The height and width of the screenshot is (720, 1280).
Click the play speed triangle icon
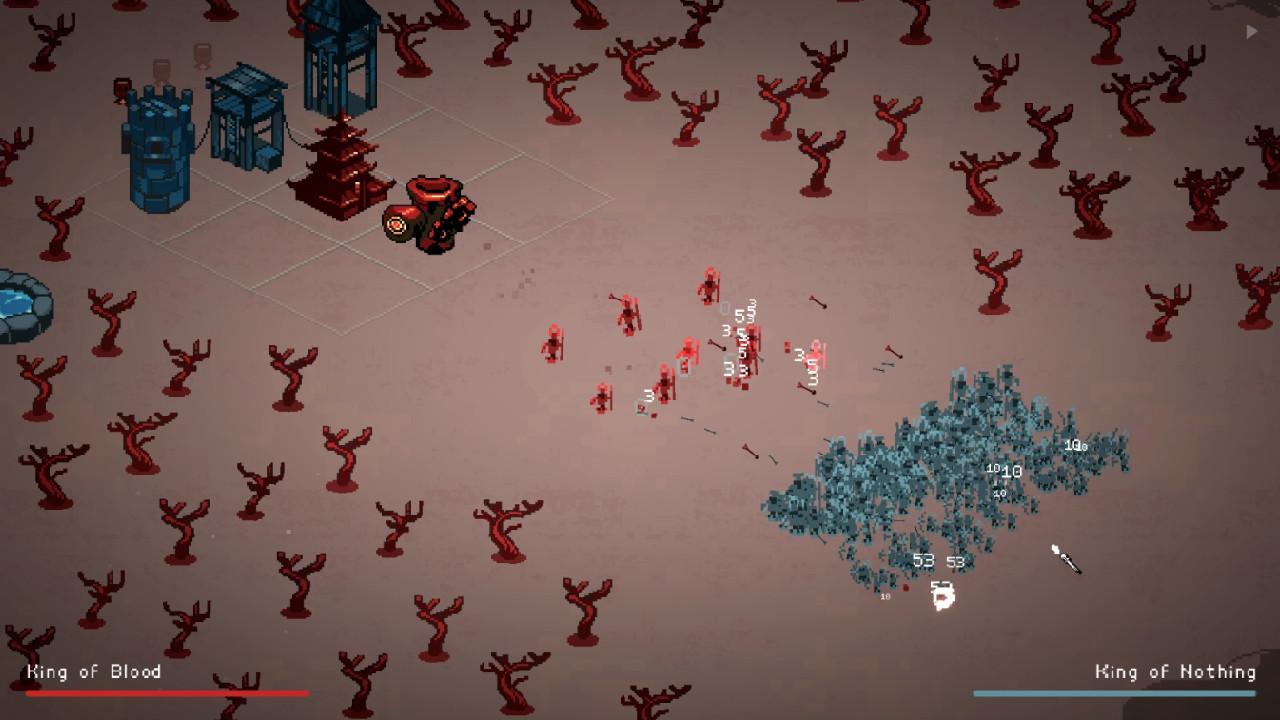click(1251, 32)
